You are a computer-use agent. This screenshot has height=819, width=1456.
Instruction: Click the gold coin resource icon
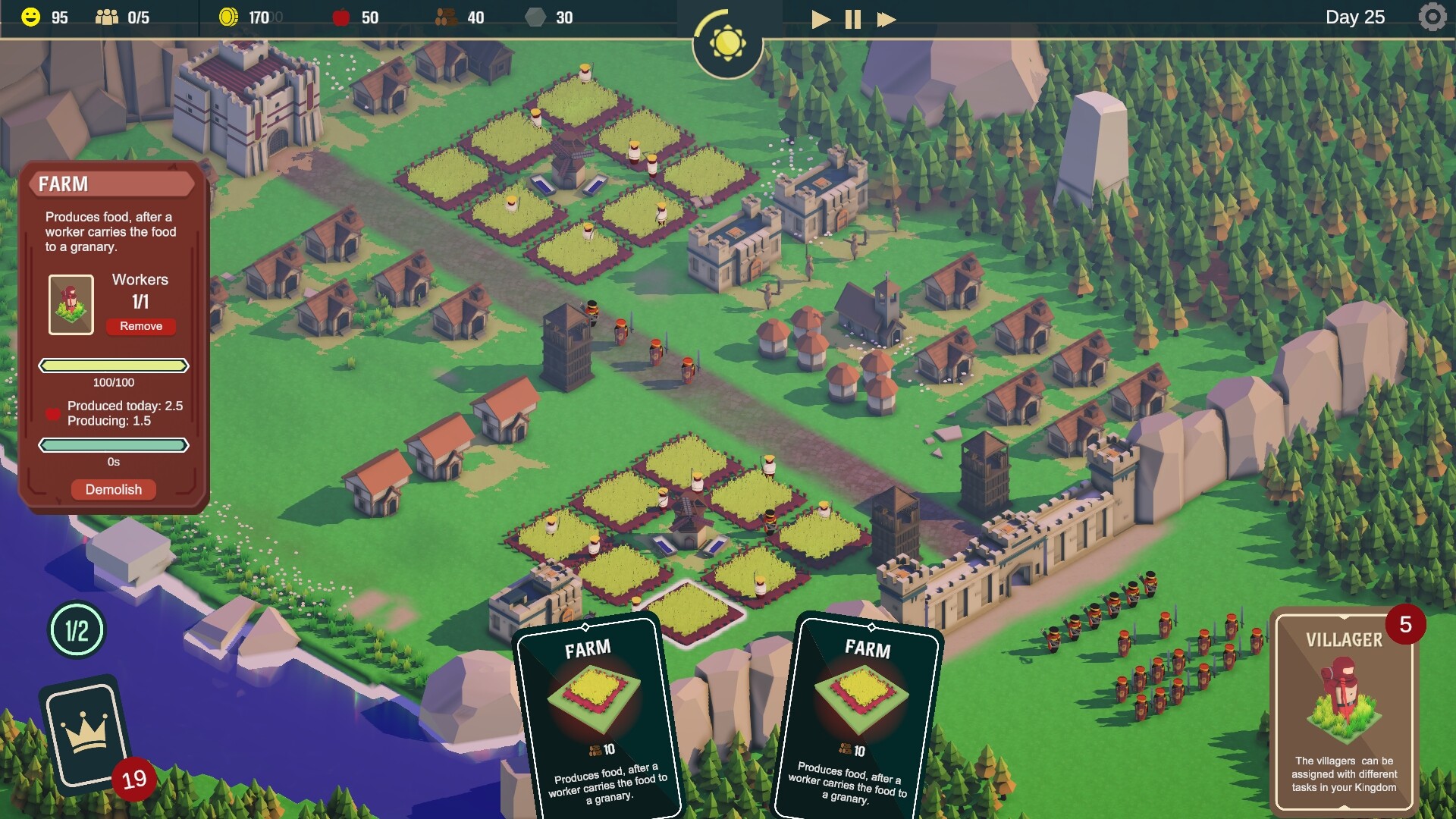(x=229, y=17)
